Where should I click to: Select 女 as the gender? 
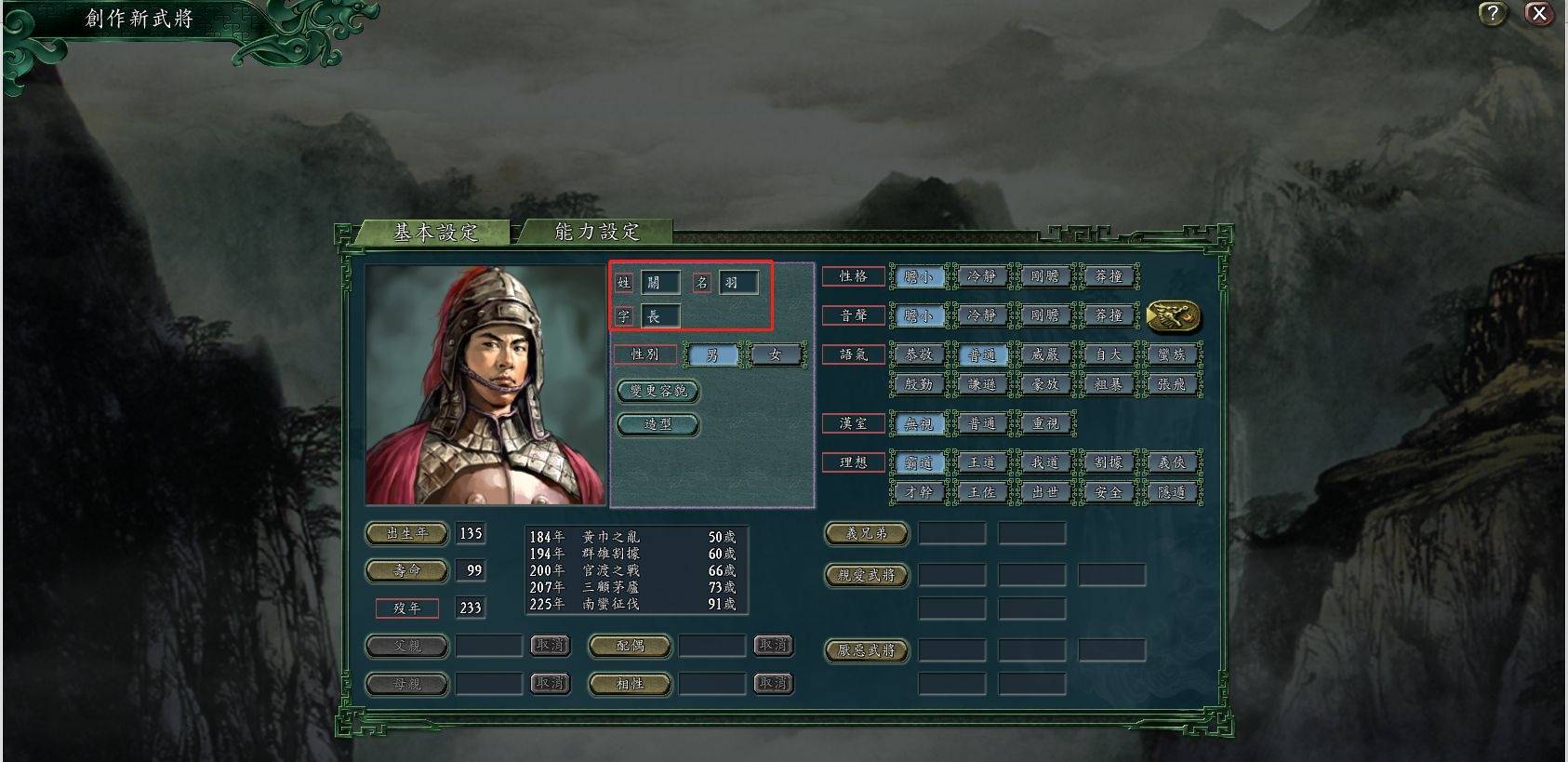(777, 354)
